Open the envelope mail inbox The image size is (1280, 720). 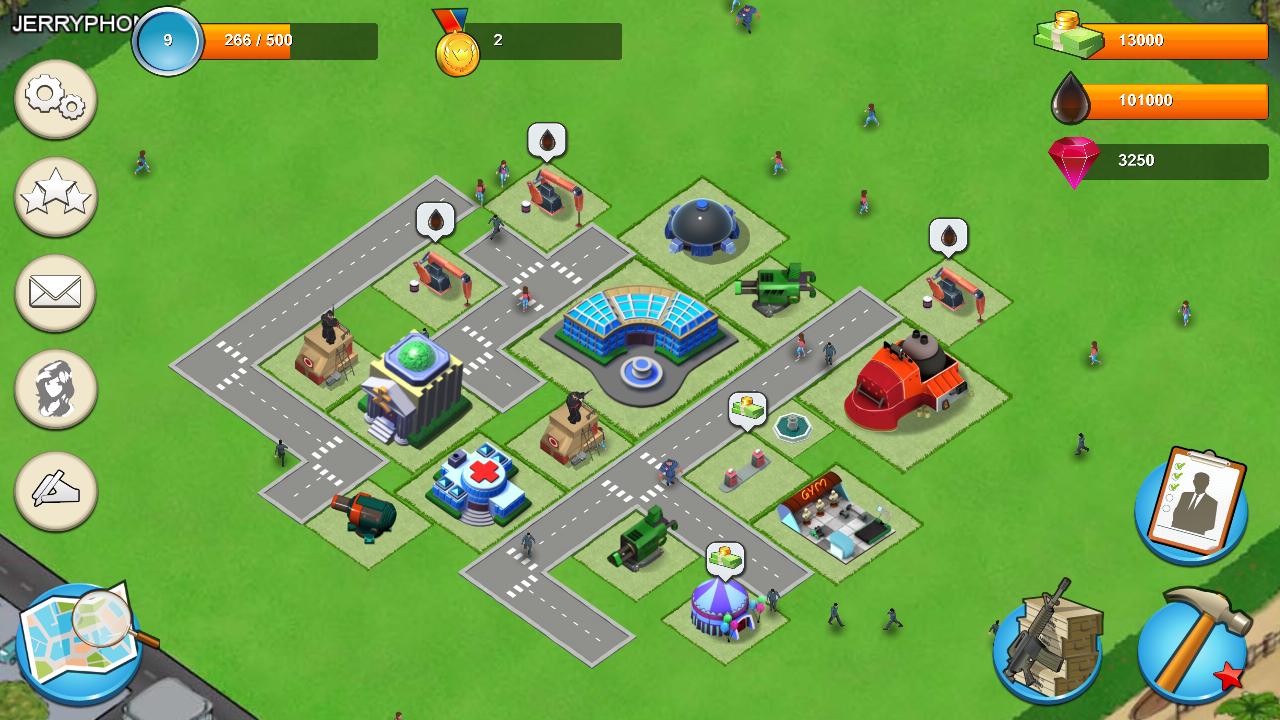click(56, 293)
